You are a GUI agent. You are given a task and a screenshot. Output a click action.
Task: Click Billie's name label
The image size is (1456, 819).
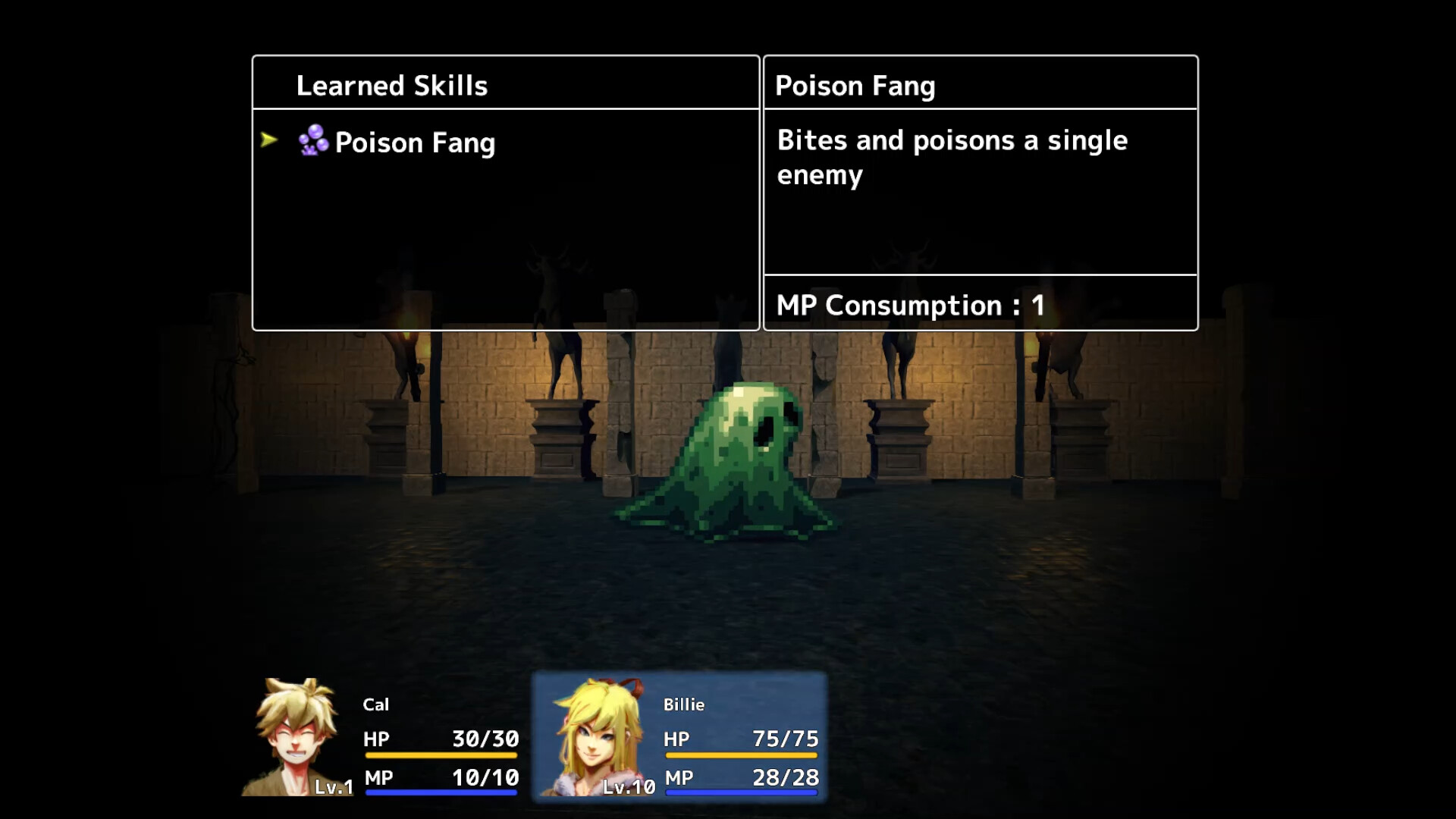point(685,704)
